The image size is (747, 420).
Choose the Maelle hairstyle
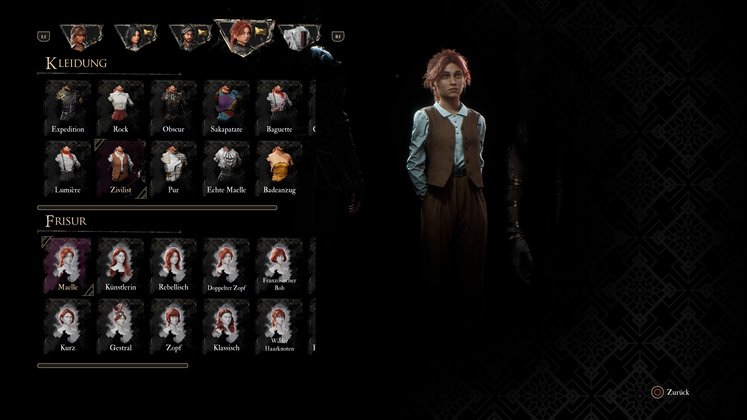pos(68,264)
